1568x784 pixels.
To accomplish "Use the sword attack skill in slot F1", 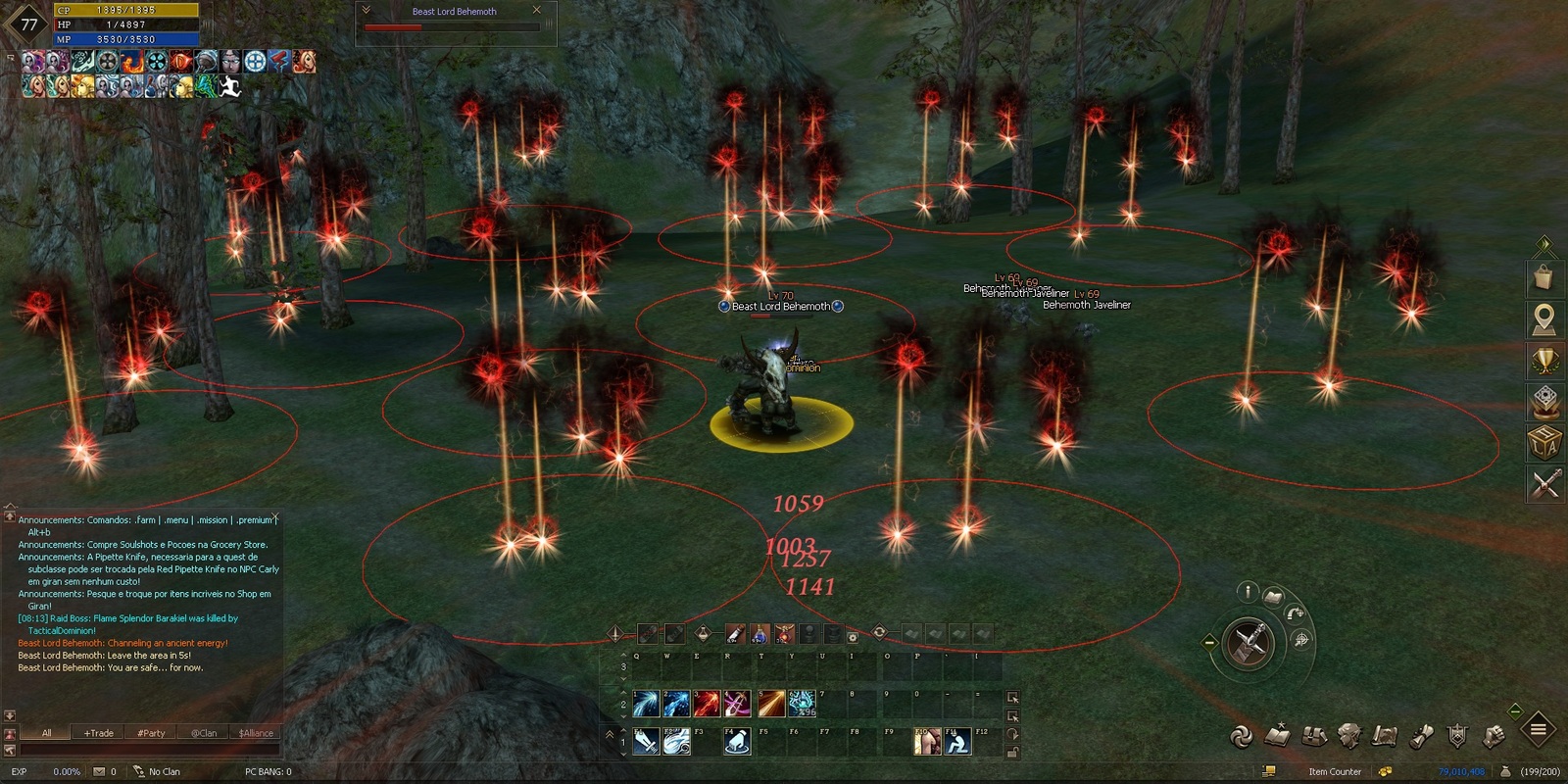I will [x=646, y=743].
